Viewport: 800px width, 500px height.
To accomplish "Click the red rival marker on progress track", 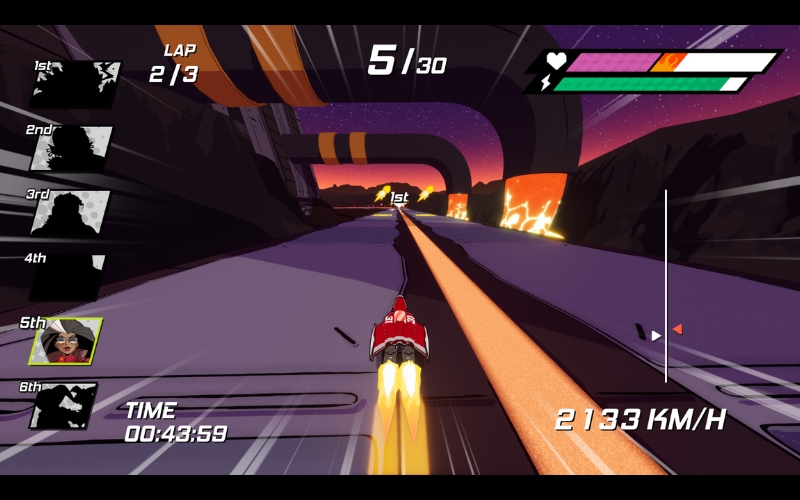I will point(677,329).
